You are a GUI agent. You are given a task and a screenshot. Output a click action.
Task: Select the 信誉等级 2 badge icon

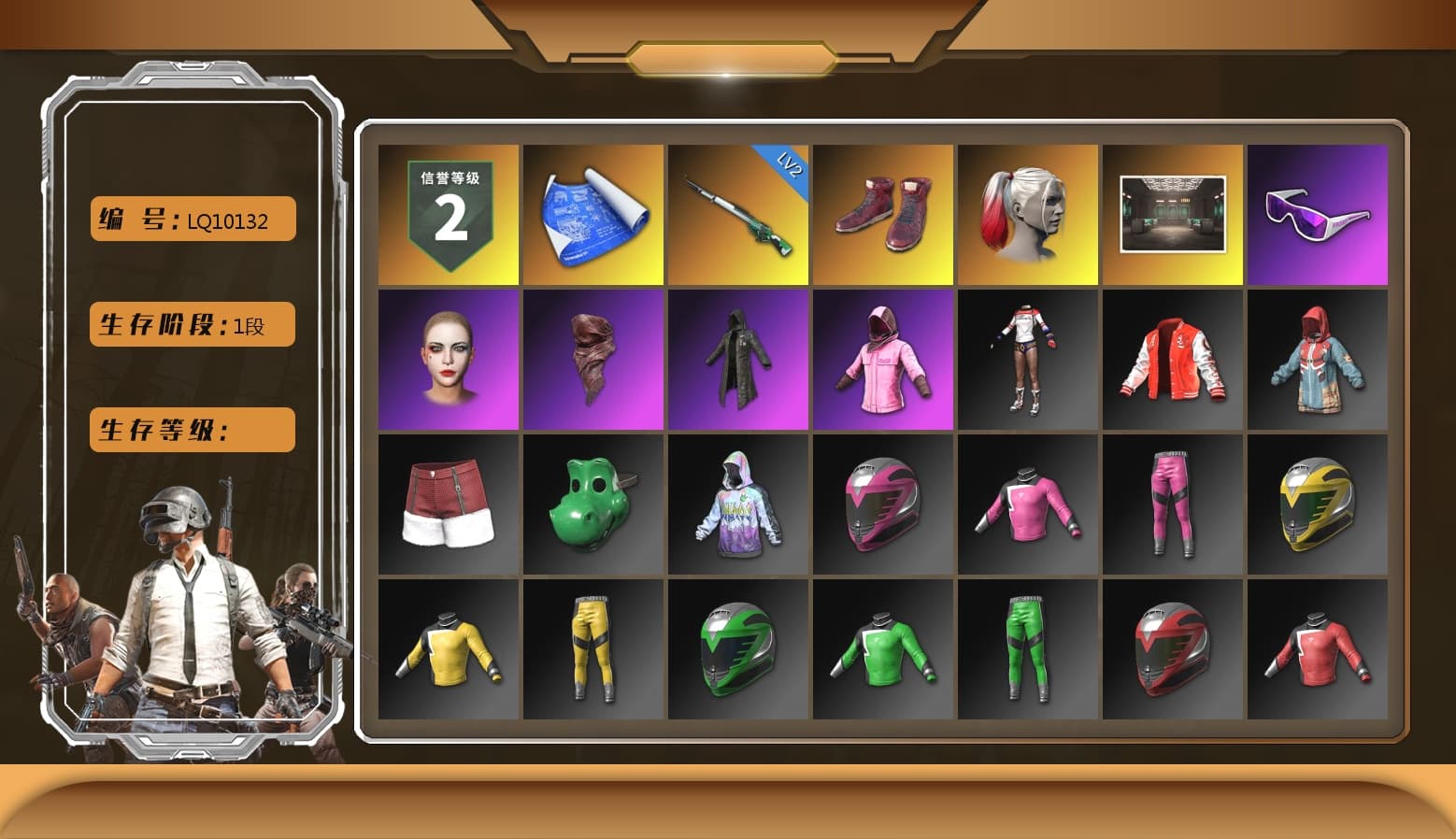pos(448,213)
